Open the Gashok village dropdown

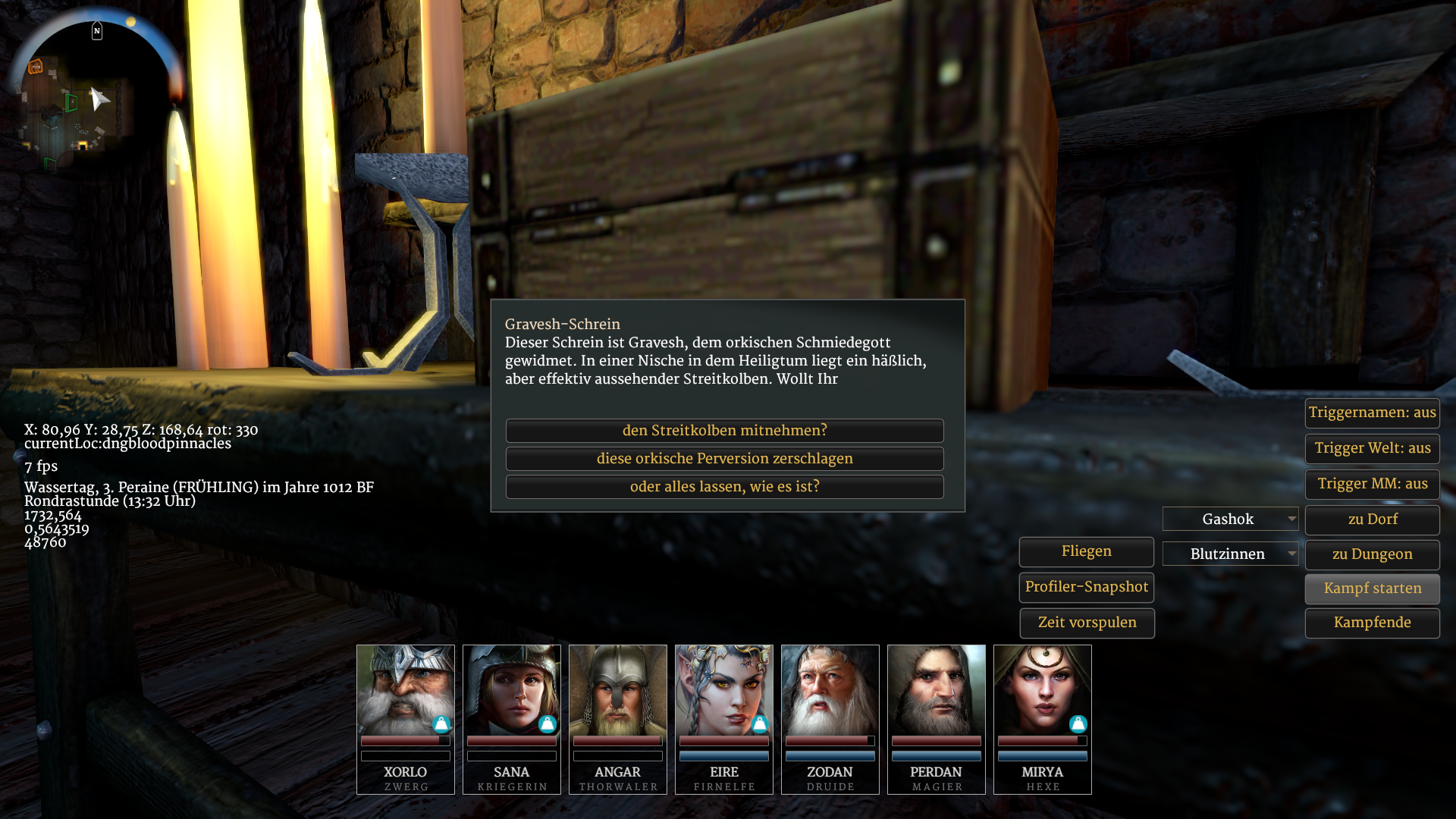(x=1230, y=519)
